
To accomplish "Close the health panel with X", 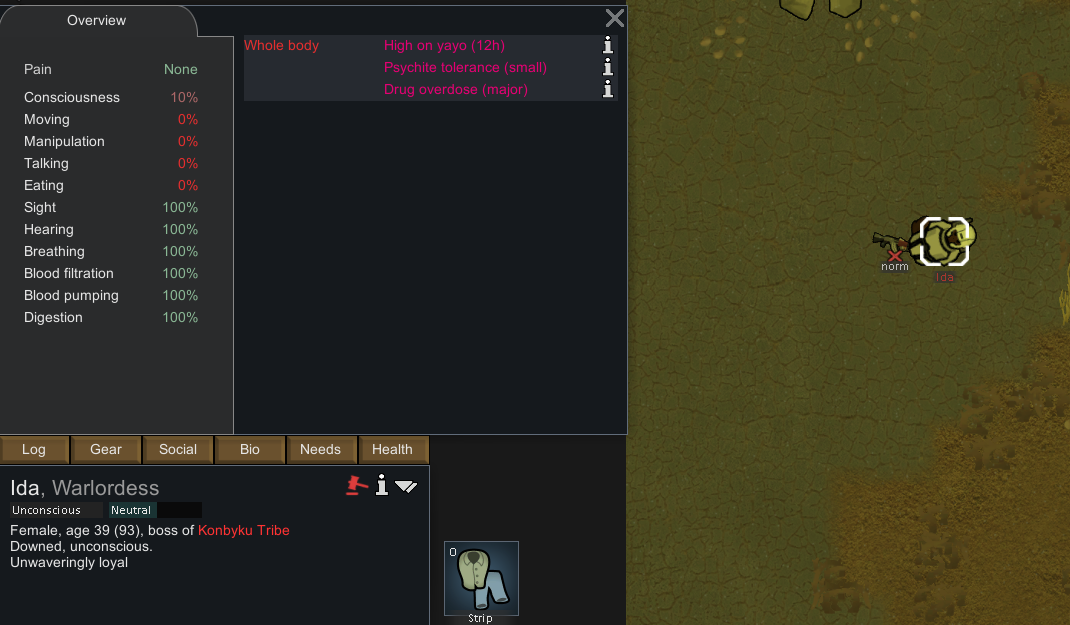I will point(615,18).
